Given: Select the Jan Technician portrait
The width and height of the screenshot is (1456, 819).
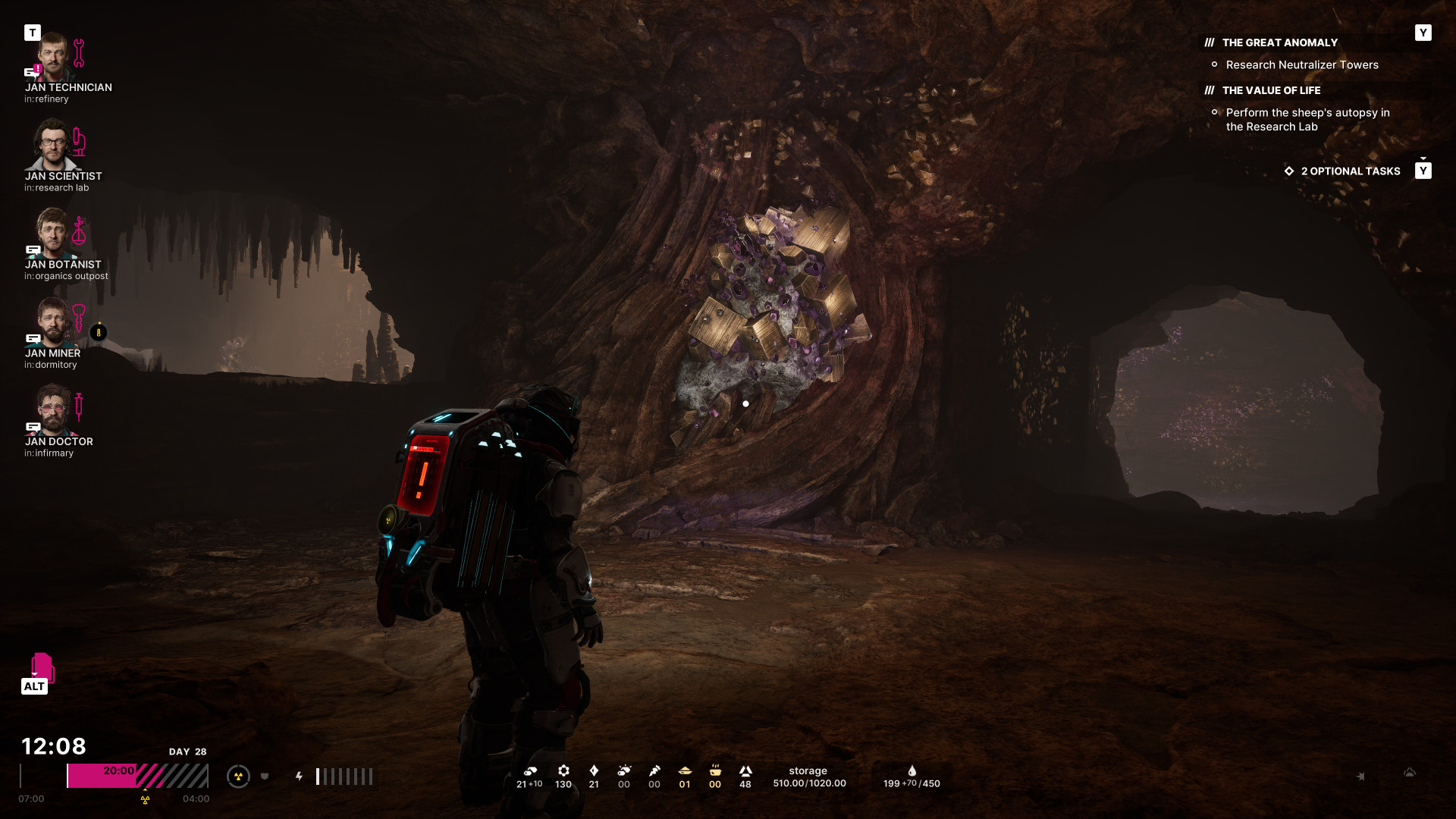Looking at the screenshot, I should coord(53,57).
